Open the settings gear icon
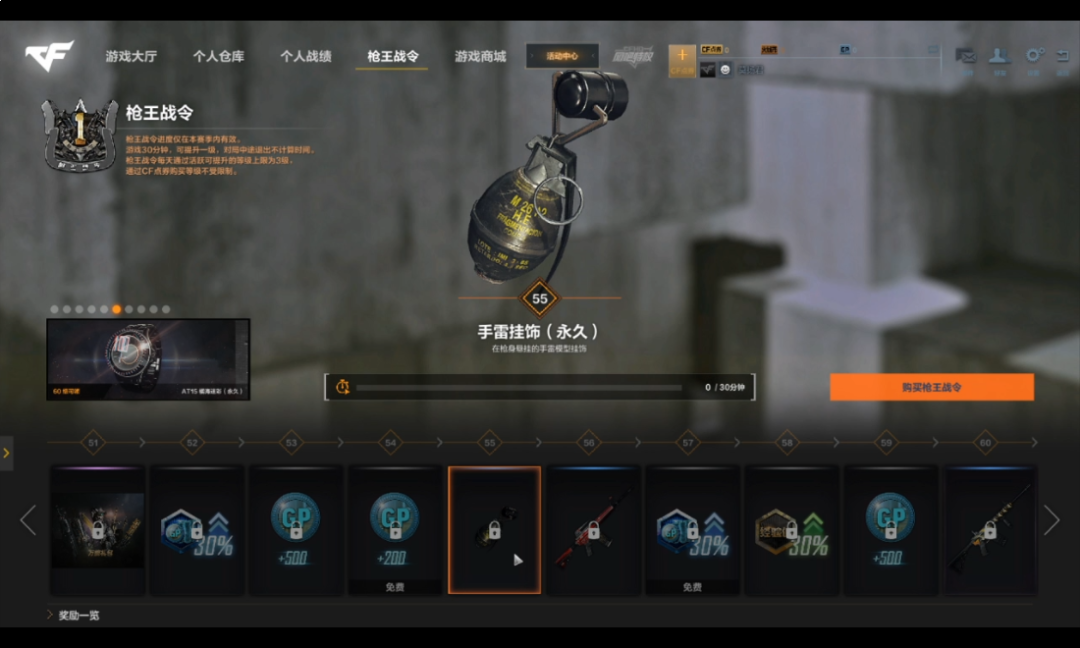 [1035, 58]
